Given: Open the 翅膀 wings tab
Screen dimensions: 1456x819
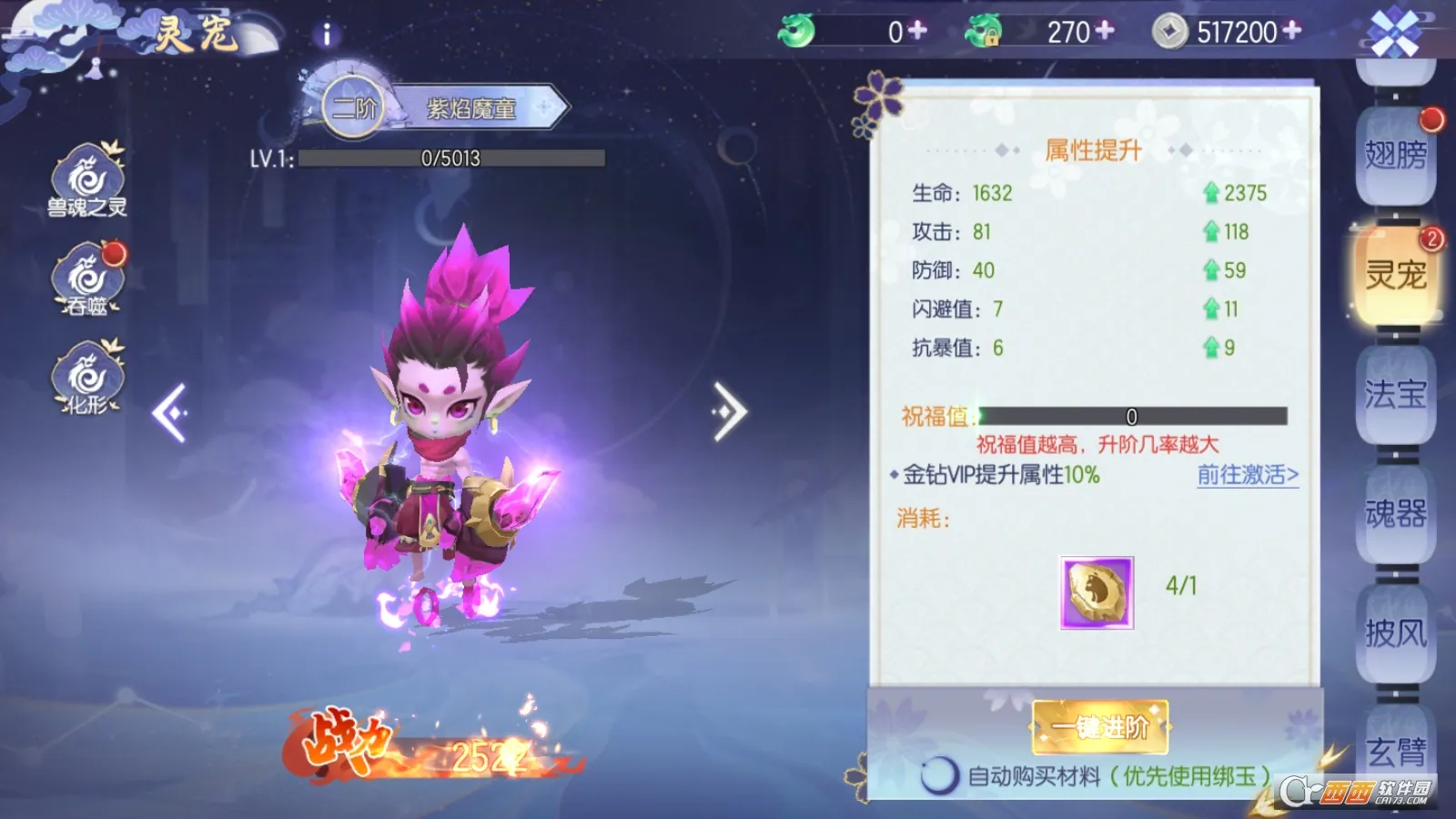Looking at the screenshot, I should pyautogui.click(x=1396, y=153).
